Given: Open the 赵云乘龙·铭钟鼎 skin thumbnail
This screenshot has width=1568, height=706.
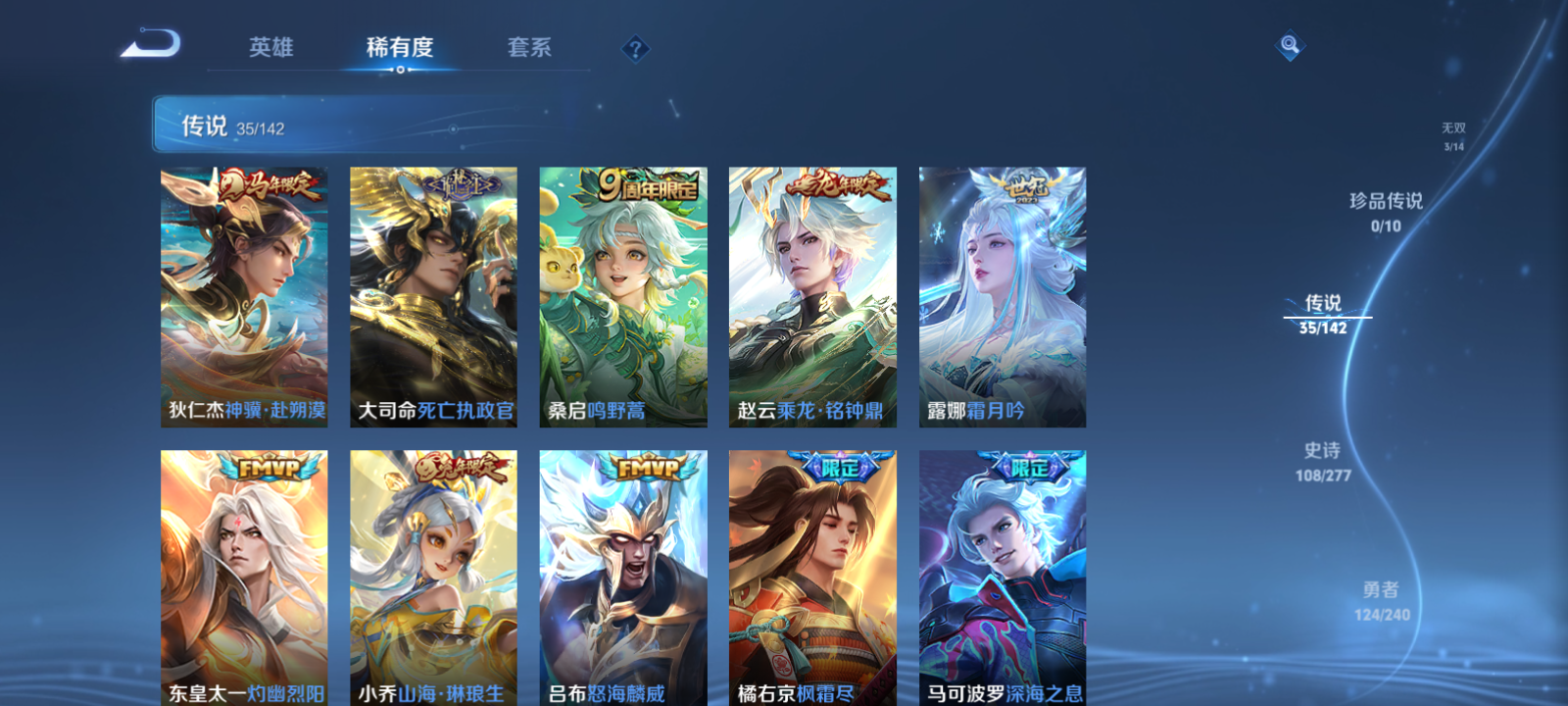Looking at the screenshot, I should click(811, 294).
